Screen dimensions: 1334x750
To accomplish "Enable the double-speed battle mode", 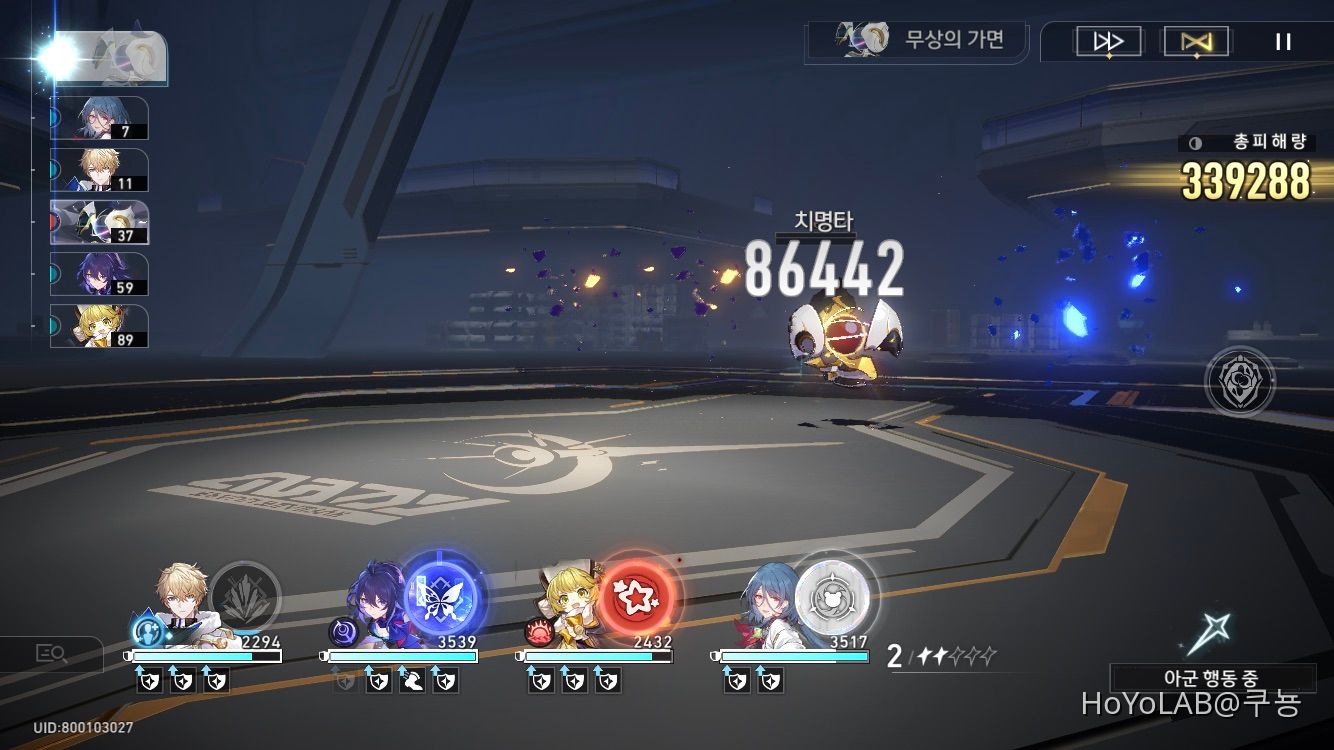I will pyautogui.click(x=1112, y=41).
